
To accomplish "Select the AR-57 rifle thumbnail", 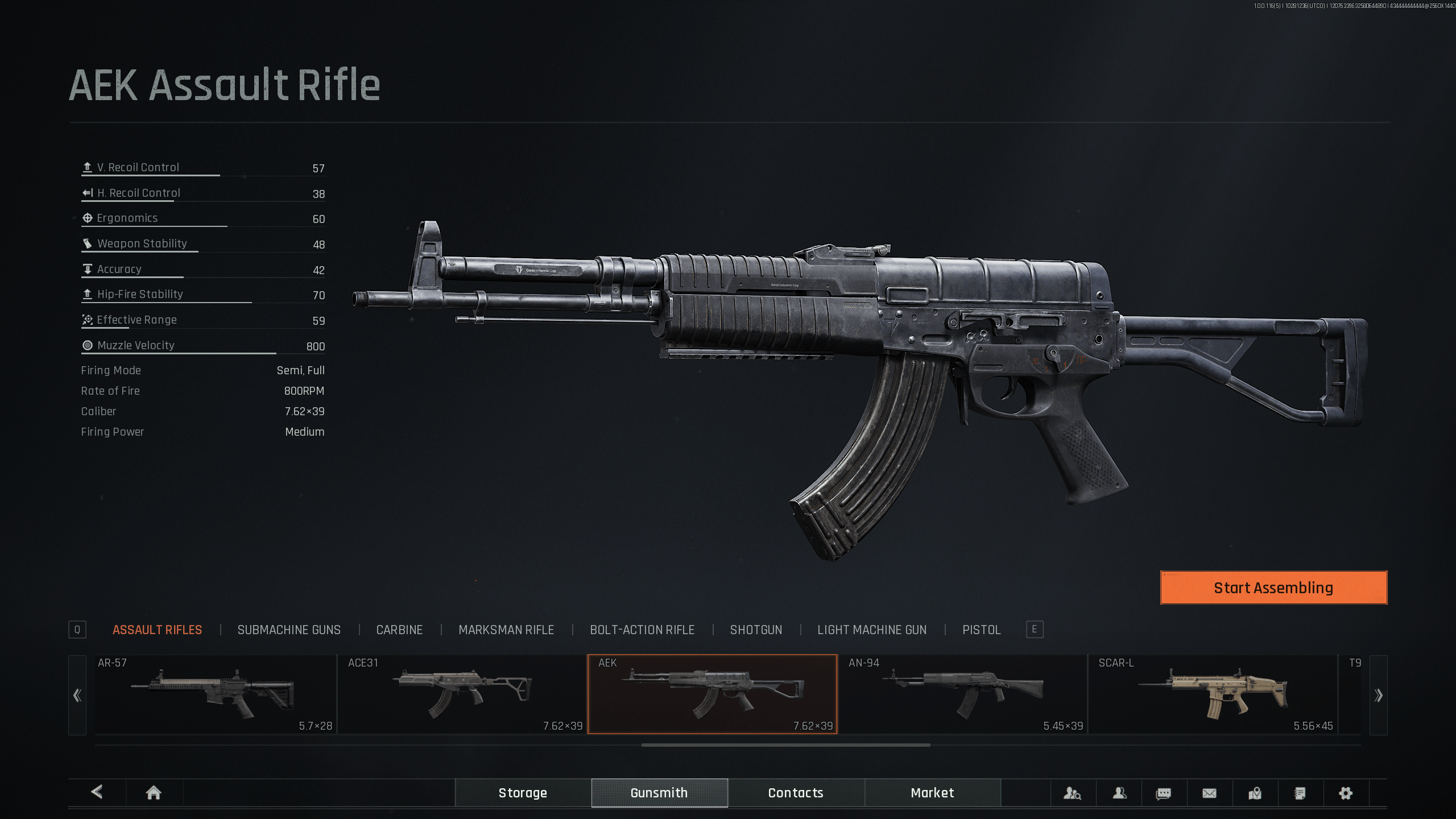I will 215,694.
